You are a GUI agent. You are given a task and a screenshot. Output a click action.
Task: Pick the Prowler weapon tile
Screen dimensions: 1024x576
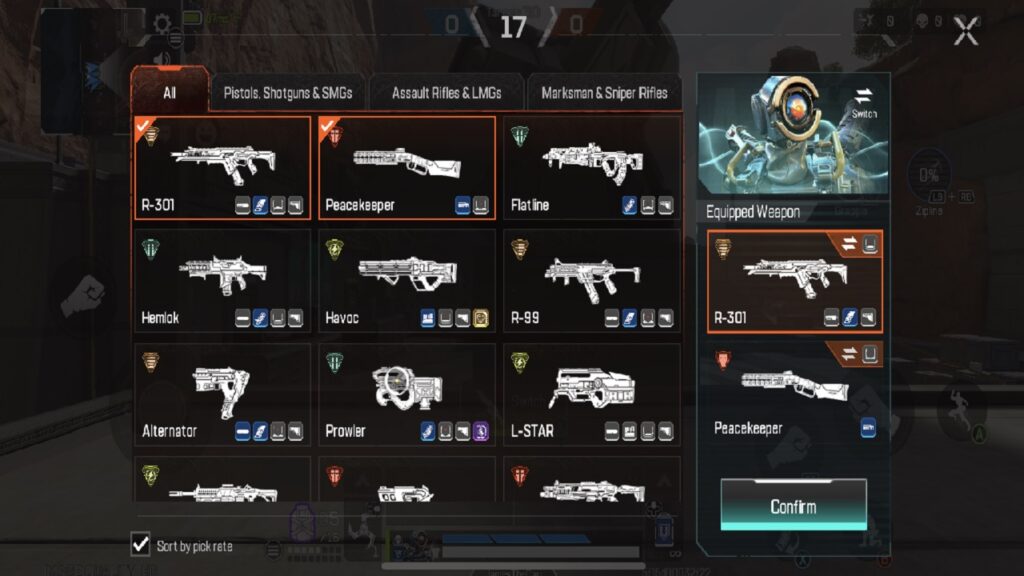tap(407, 395)
